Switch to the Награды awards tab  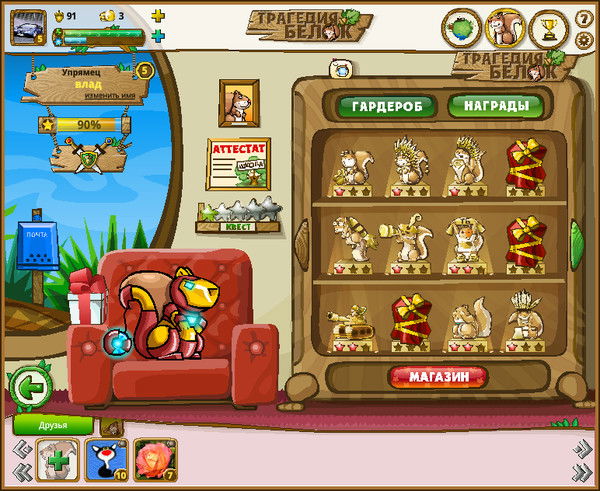[495, 105]
